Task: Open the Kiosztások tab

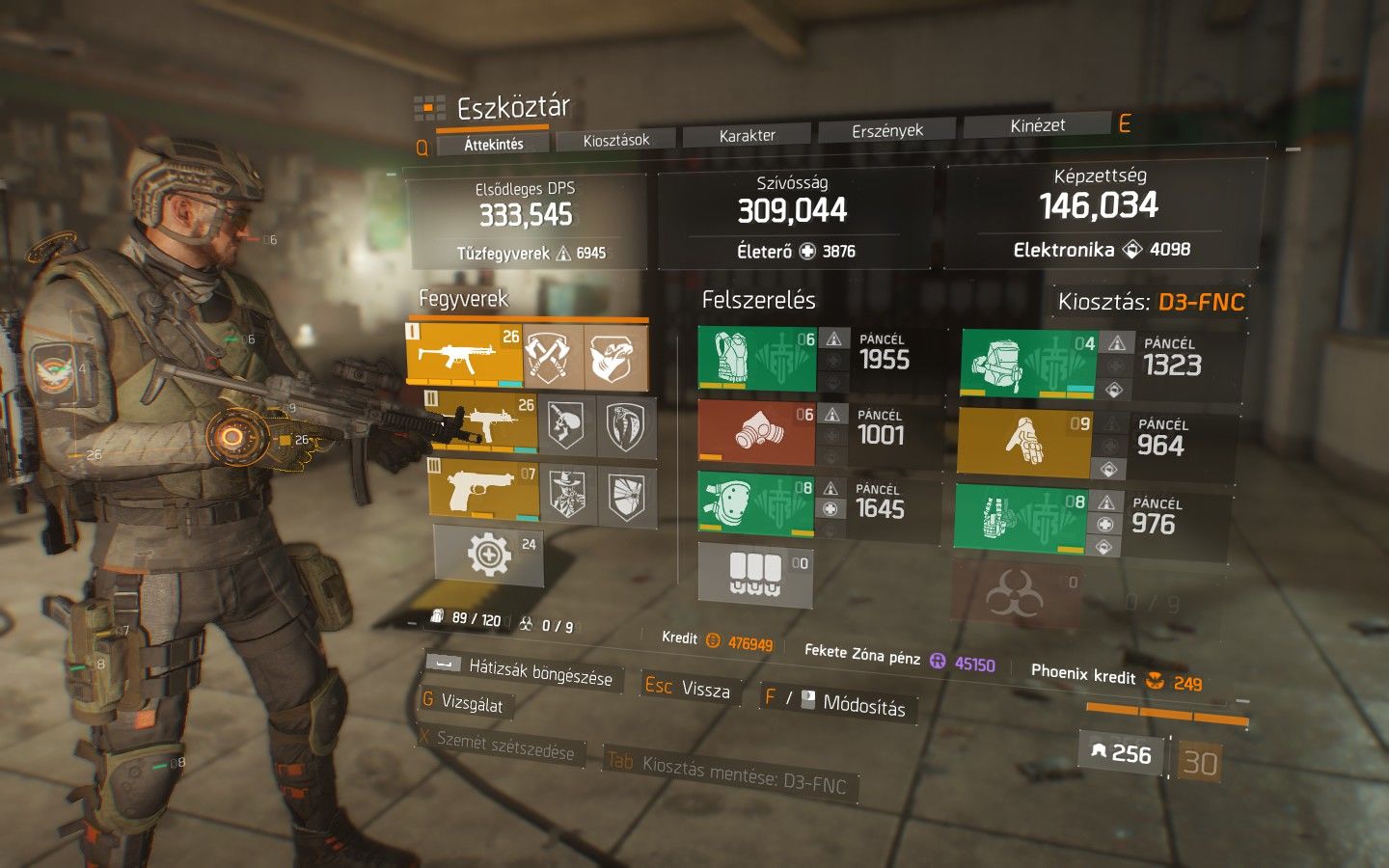Action: [x=616, y=141]
